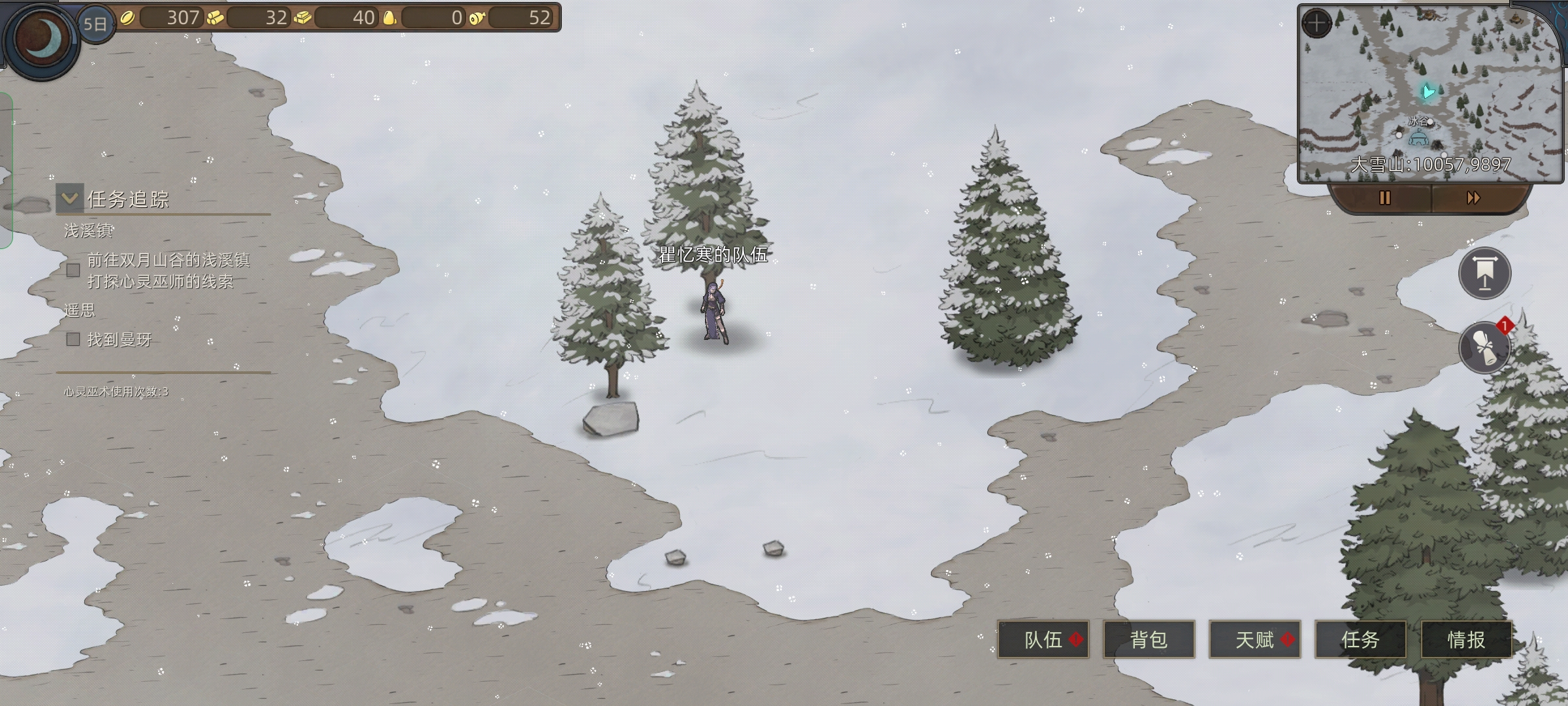Open the 情报 intelligence panel

1466,639
